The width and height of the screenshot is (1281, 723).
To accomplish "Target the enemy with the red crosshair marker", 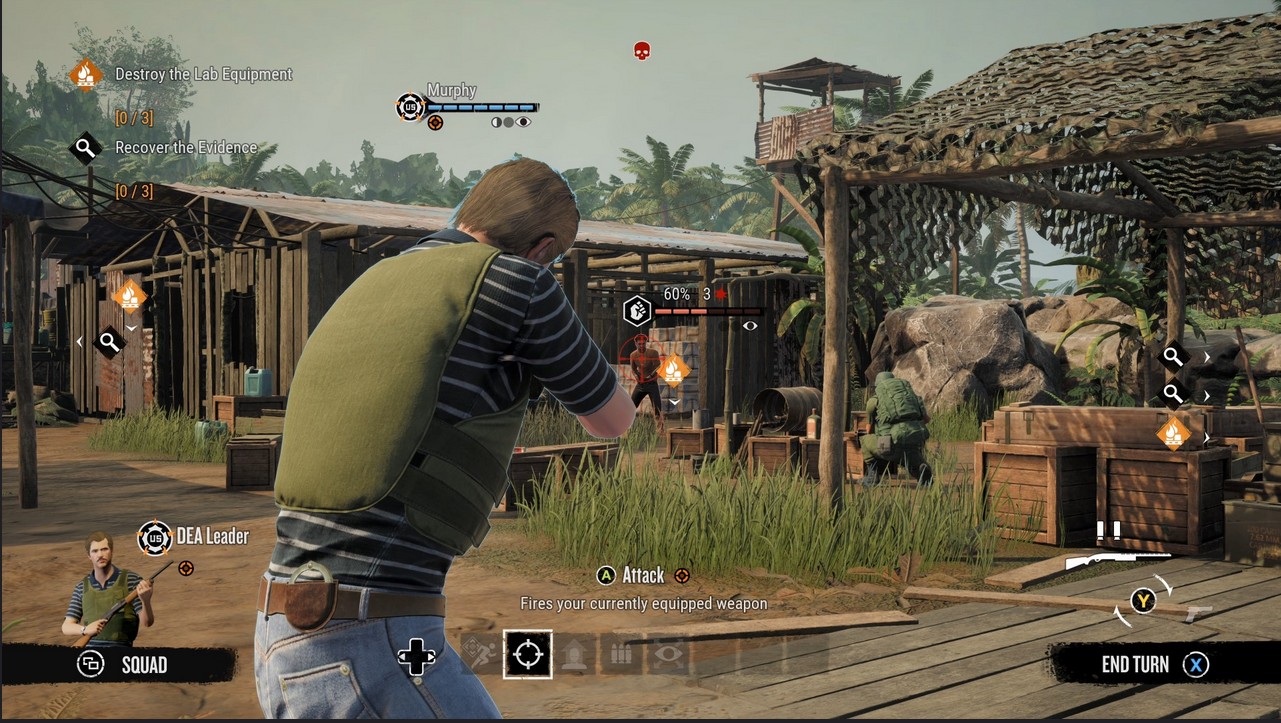I will pyautogui.click(x=639, y=351).
